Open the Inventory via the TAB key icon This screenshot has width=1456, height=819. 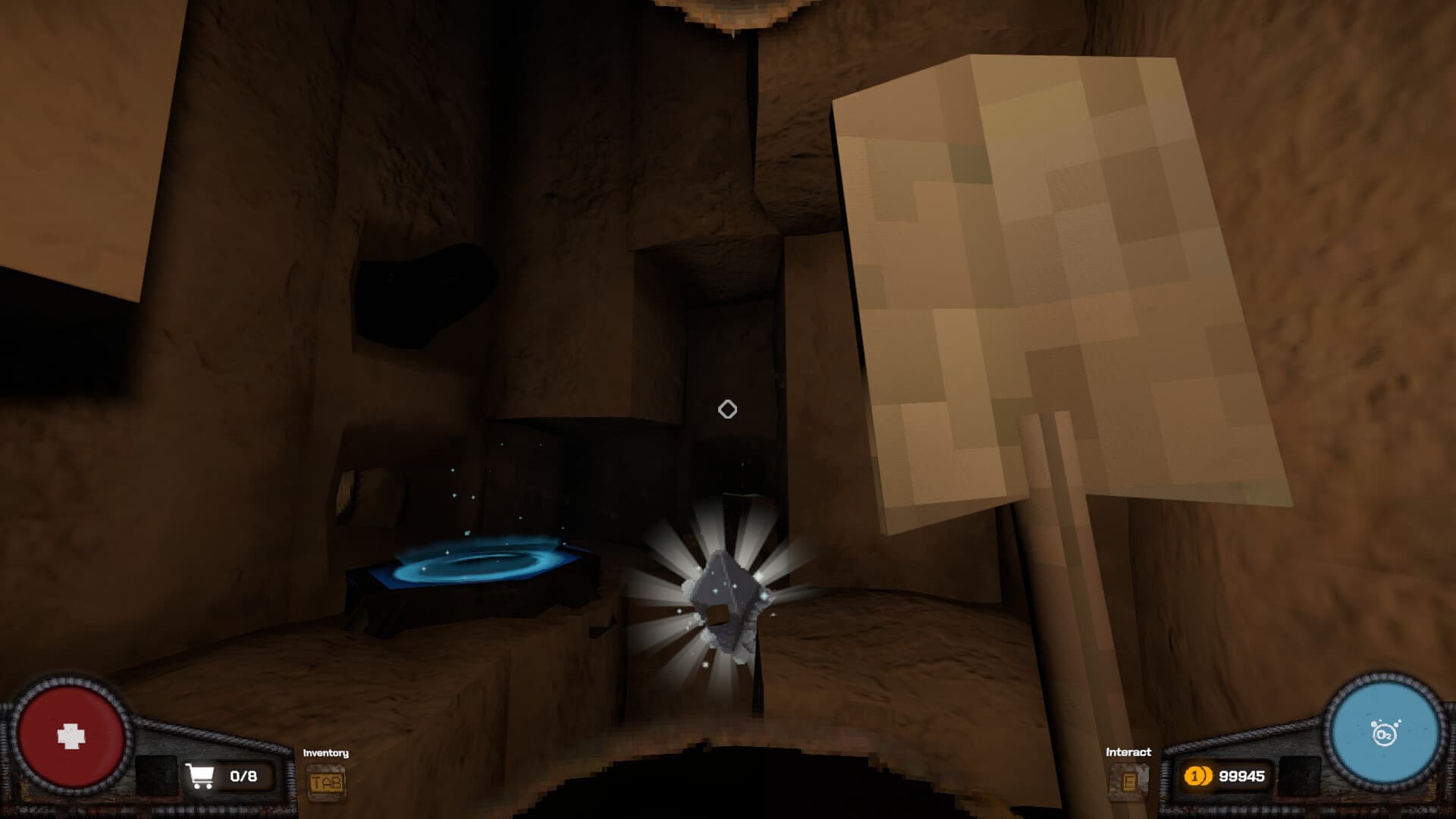click(328, 780)
